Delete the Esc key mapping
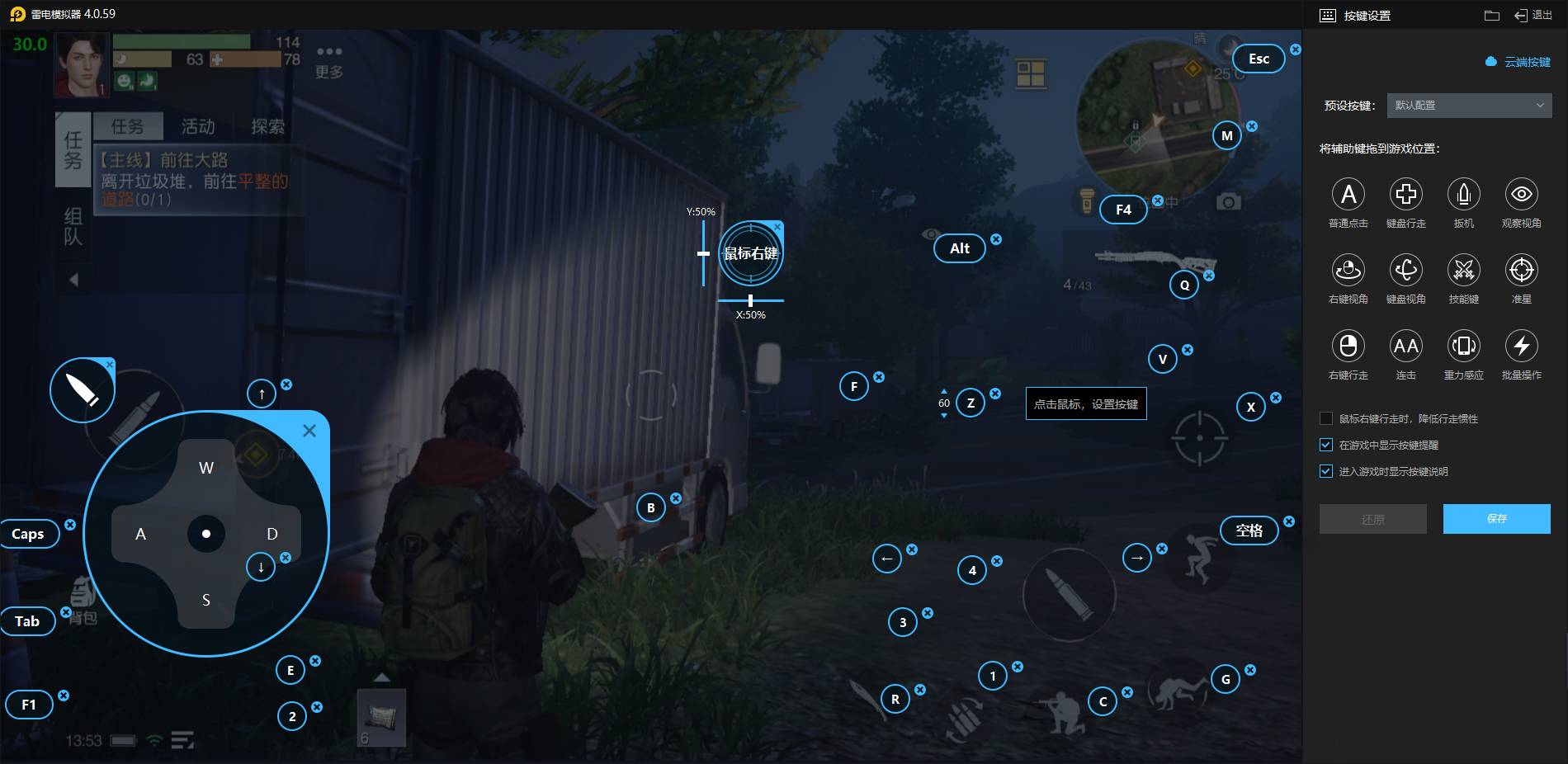 [1296, 50]
